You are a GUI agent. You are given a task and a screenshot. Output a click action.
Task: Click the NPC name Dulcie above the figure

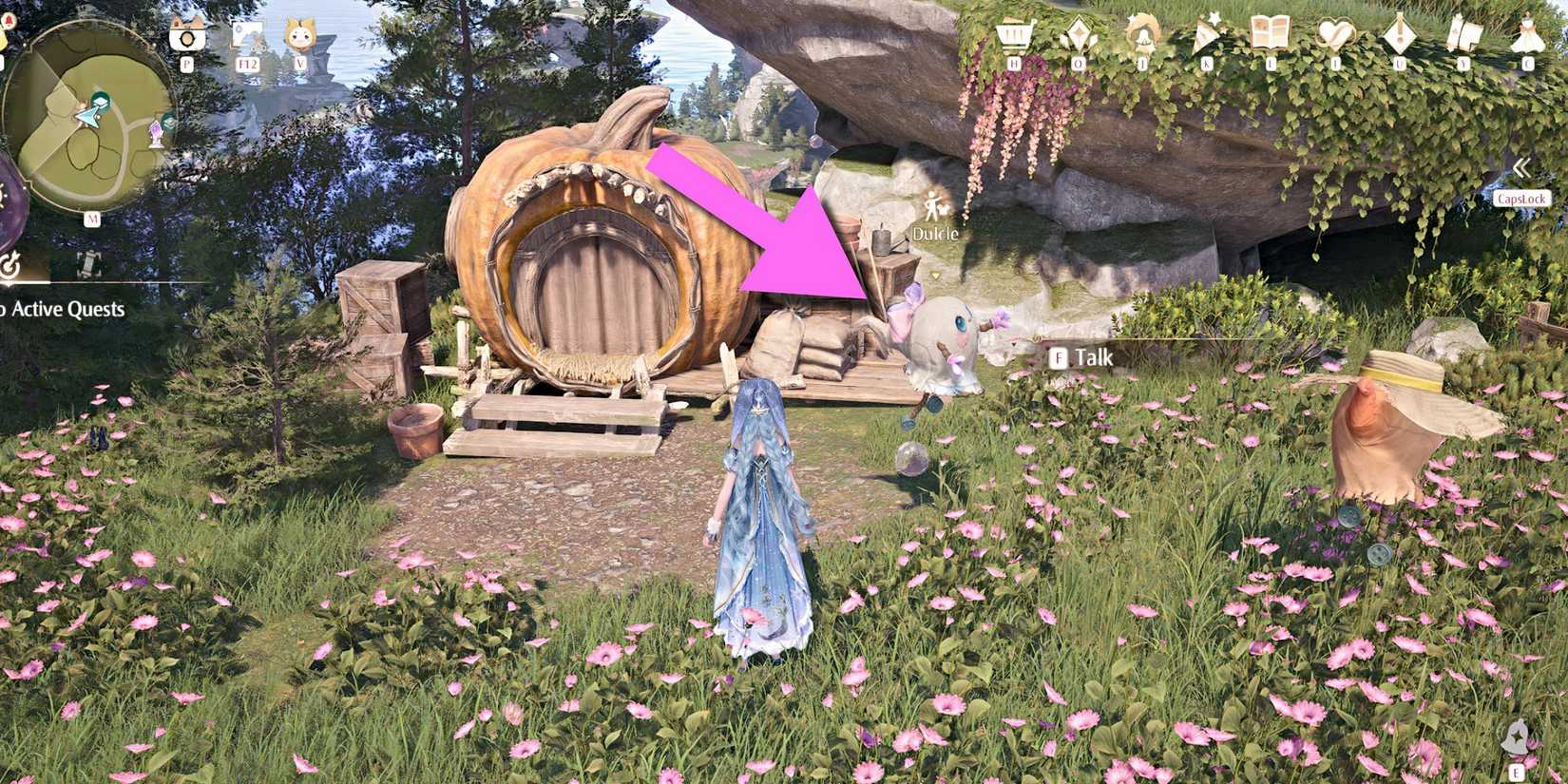click(x=934, y=231)
